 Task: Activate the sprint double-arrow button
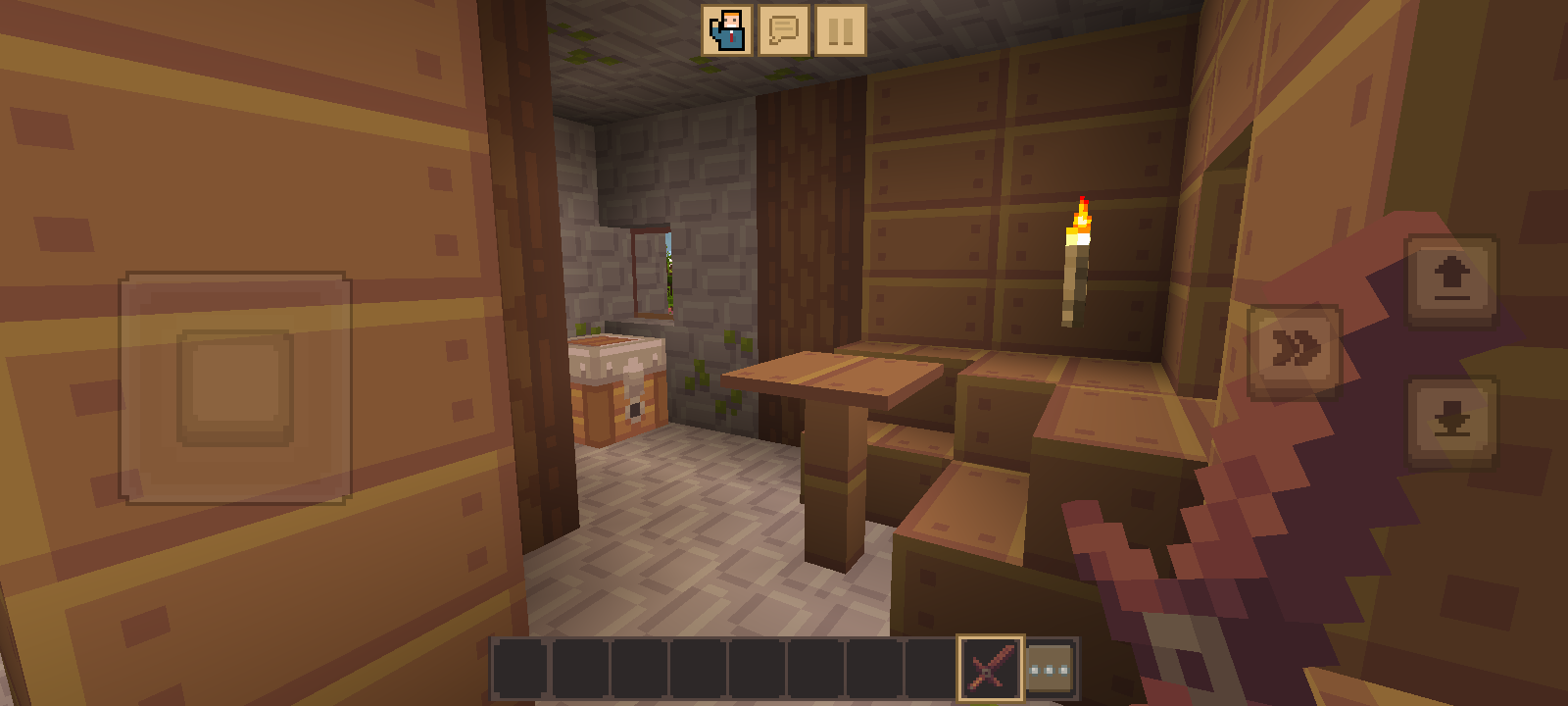point(1295,350)
